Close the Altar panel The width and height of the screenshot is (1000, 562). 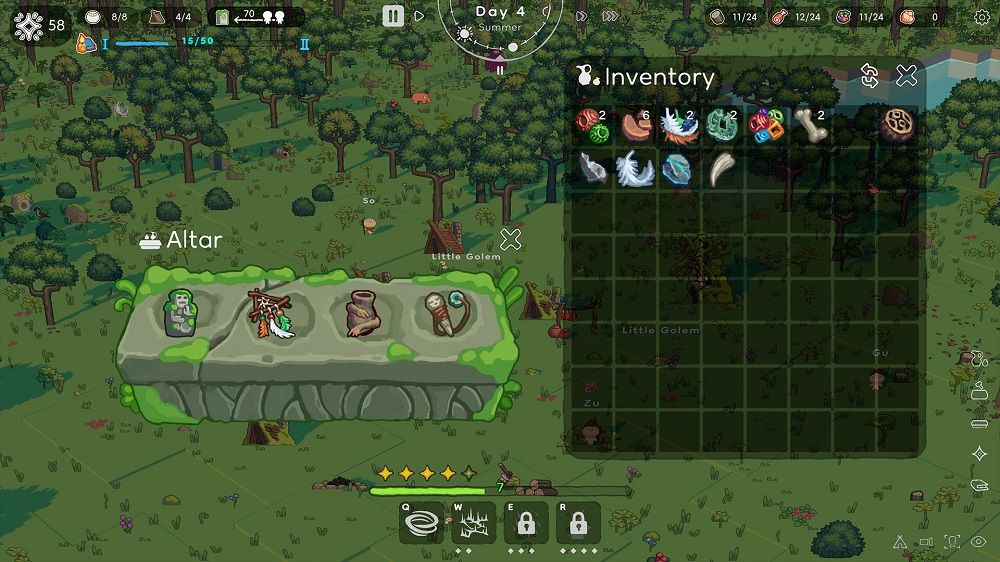coord(511,239)
